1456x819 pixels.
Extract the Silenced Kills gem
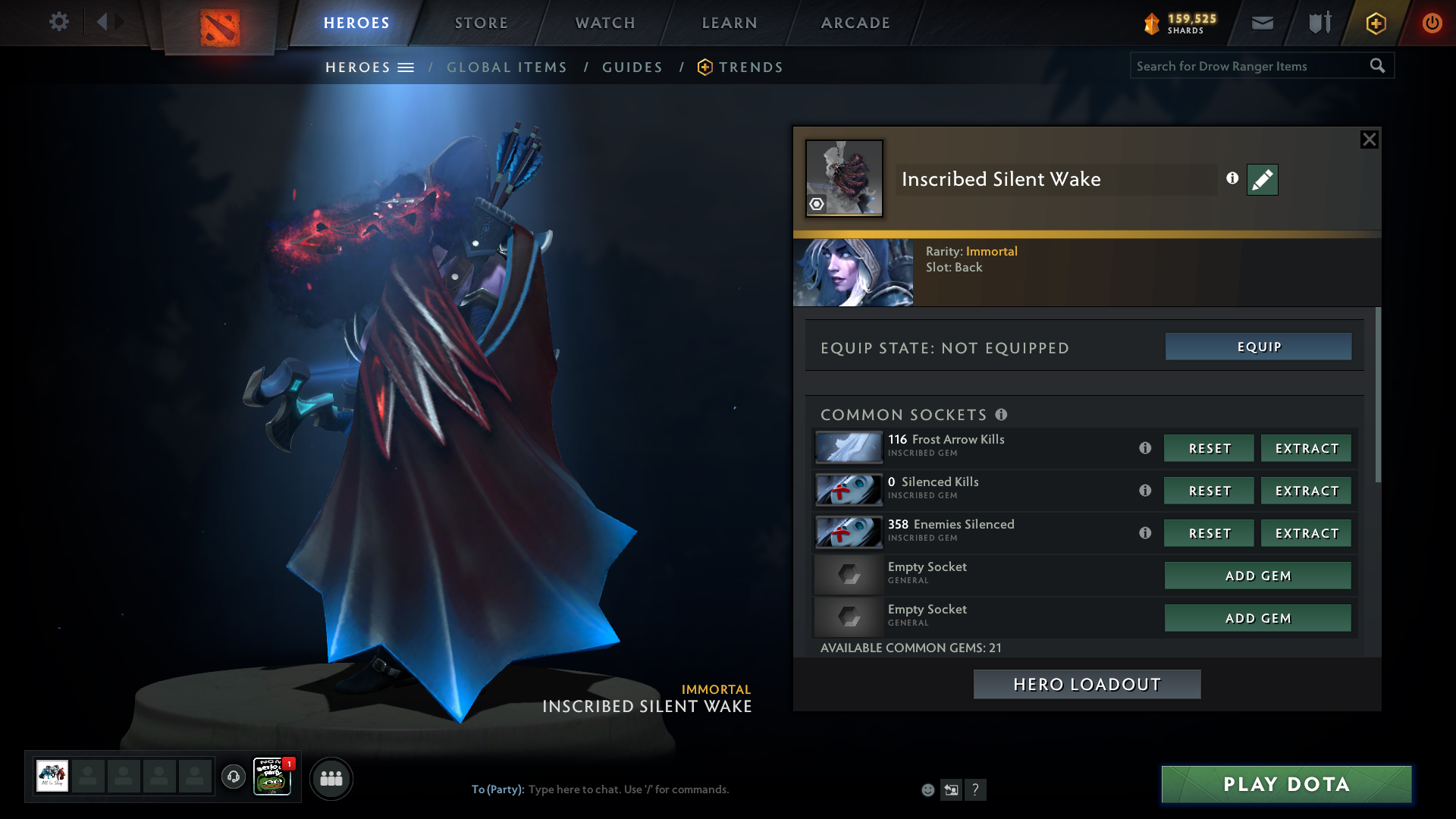coord(1306,491)
